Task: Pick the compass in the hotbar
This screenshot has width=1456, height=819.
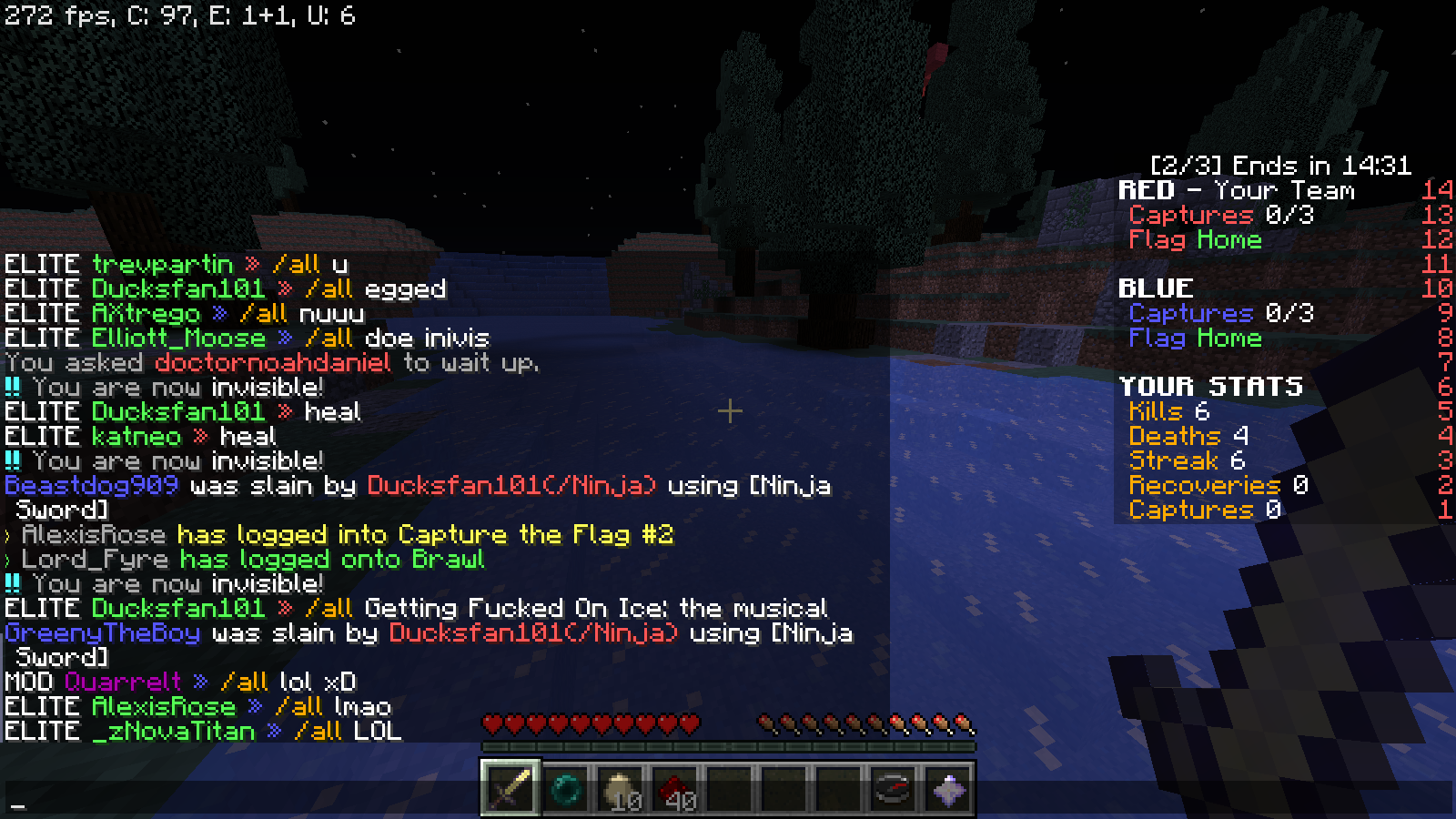Action: 893,788
